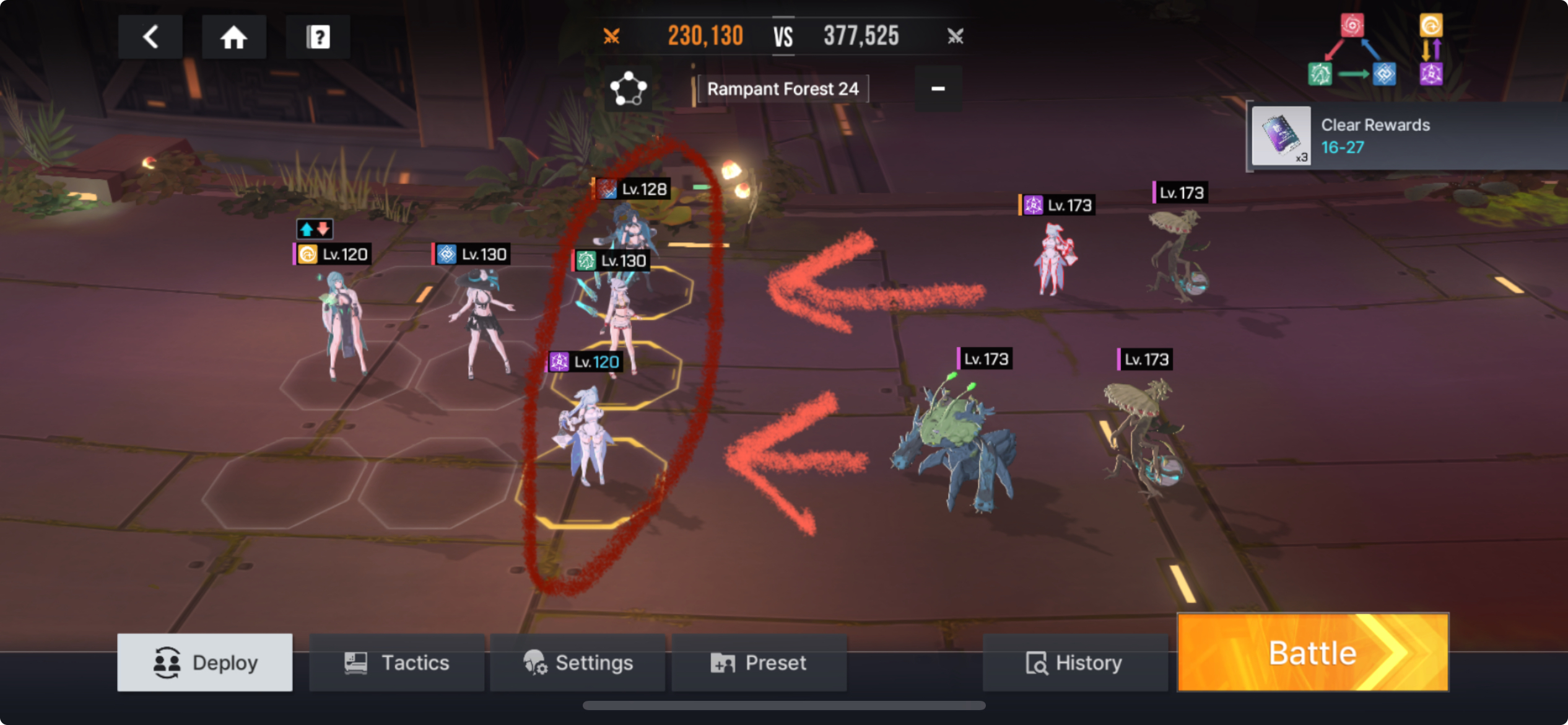Collapse the stage panel with the minus button
The width and height of the screenshot is (1568, 725).
pos(938,89)
